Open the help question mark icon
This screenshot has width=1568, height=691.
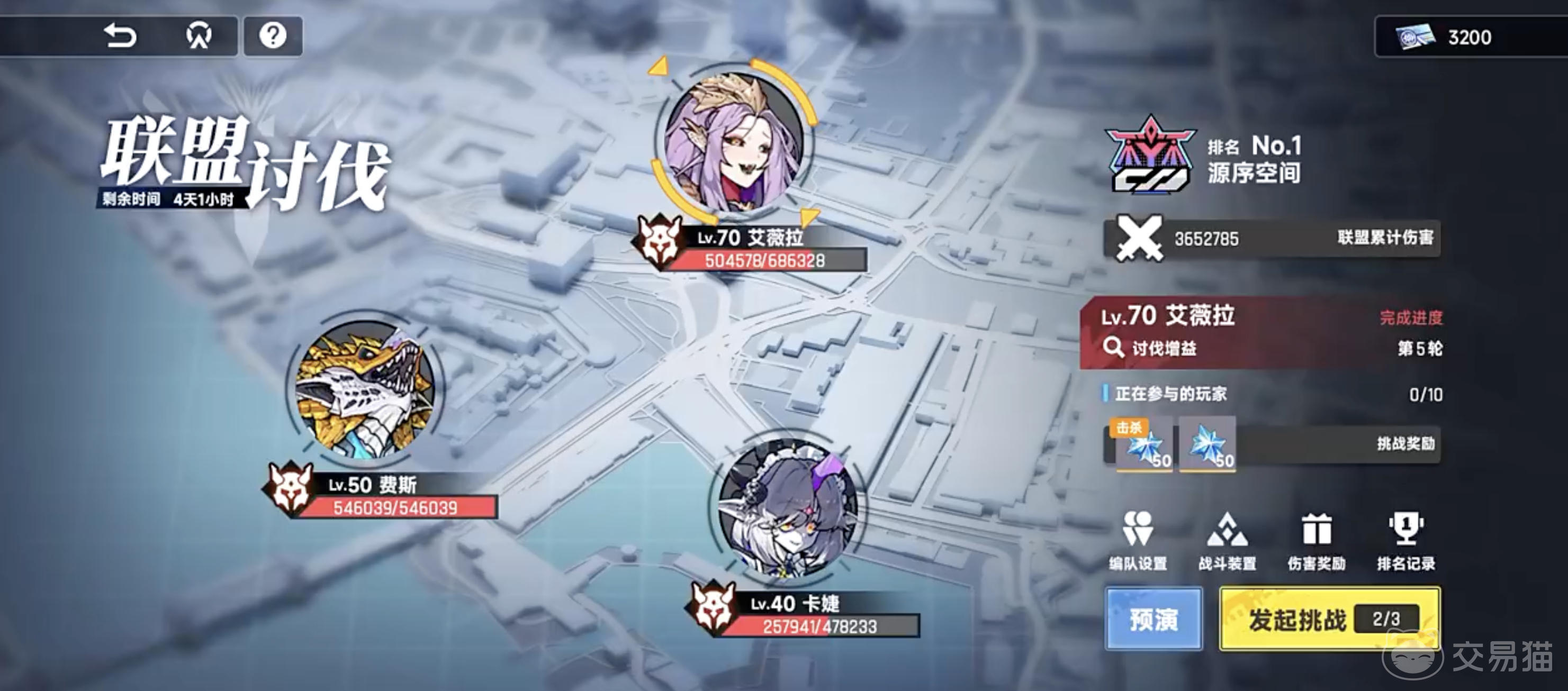273,36
